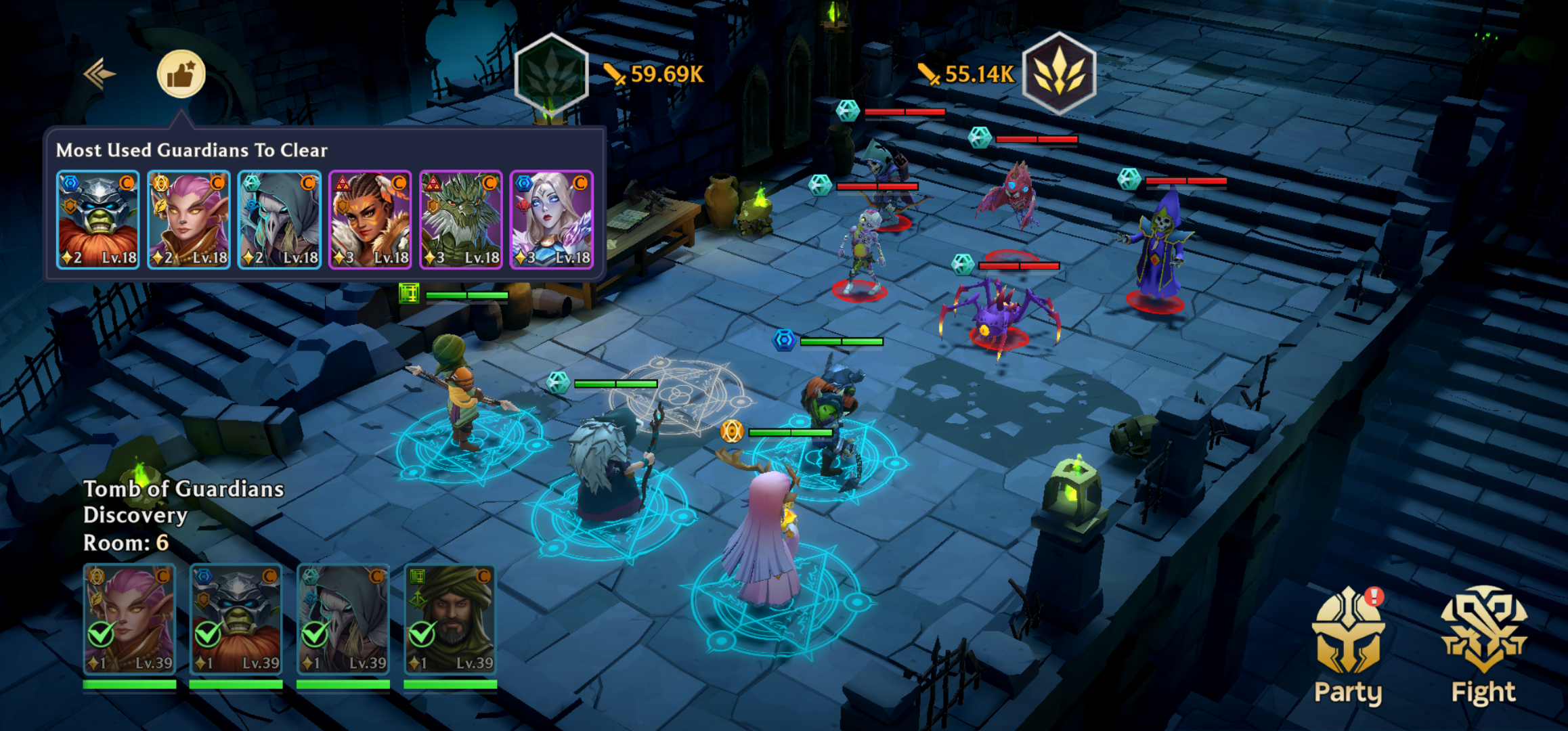Screen dimensions: 1568x731
Task: Choose the plague doctor party portrait
Action: (x=343, y=619)
